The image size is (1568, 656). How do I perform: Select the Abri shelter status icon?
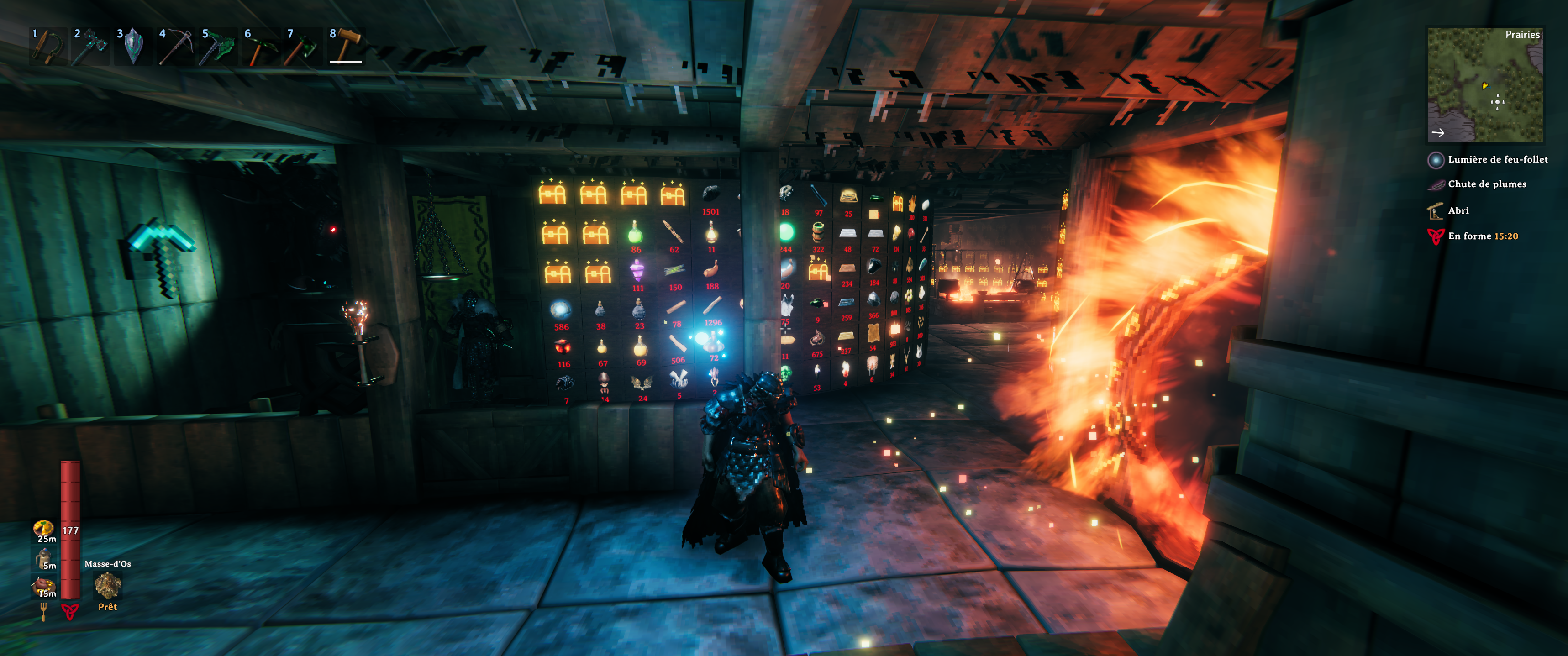tap(1435, 210)
